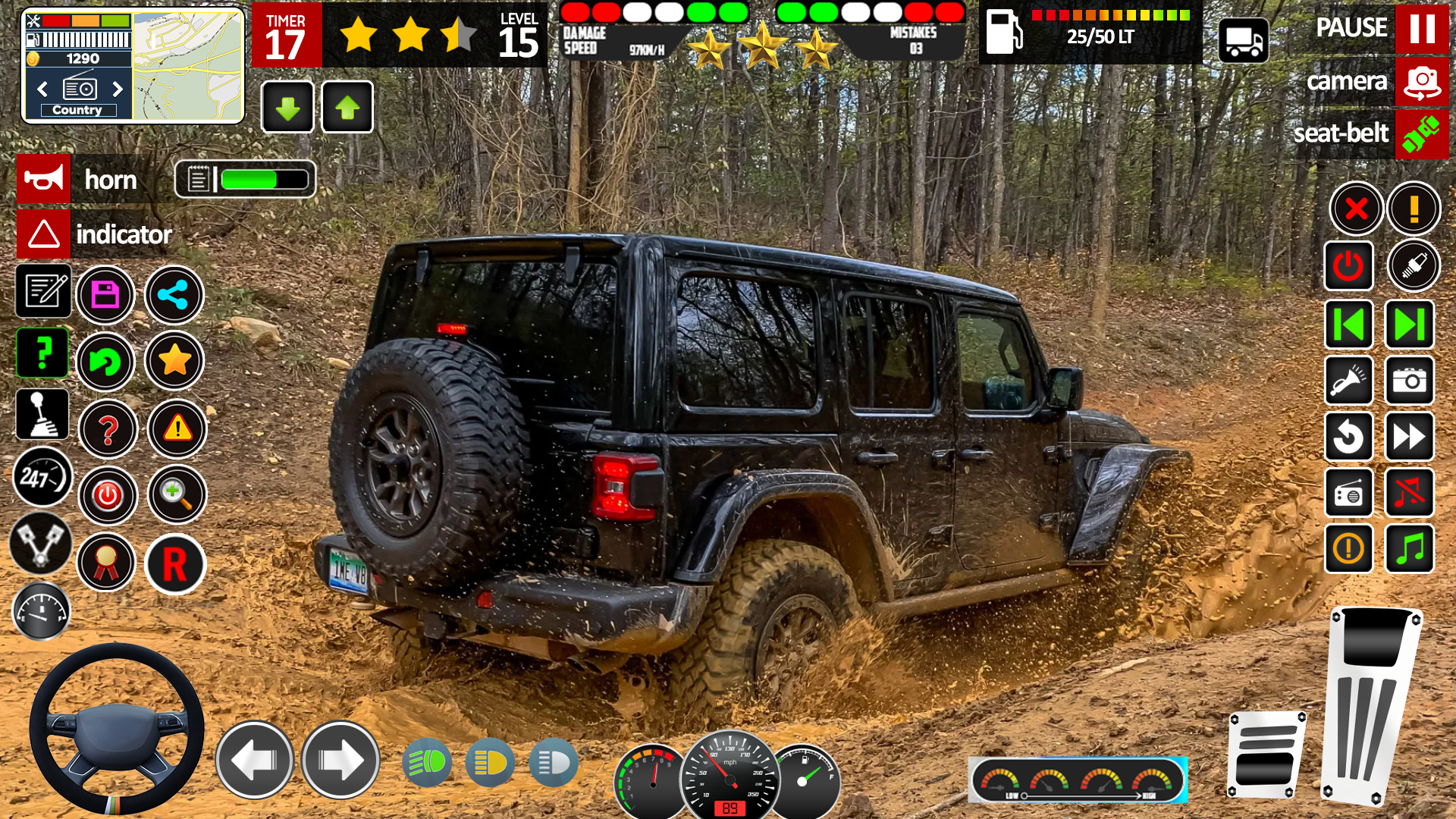Select the gear shifter icon
The image size is (1456, 819).
43,414
